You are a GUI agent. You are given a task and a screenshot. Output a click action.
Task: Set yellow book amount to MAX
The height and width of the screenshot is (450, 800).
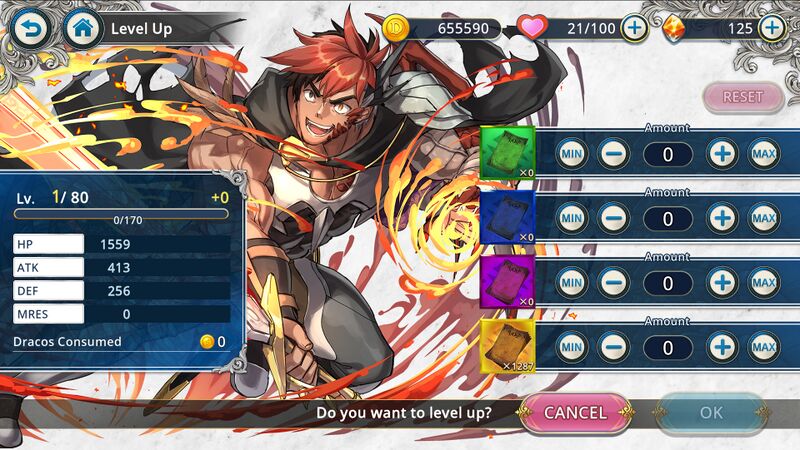pyautogui.click(x=764, y=347)
